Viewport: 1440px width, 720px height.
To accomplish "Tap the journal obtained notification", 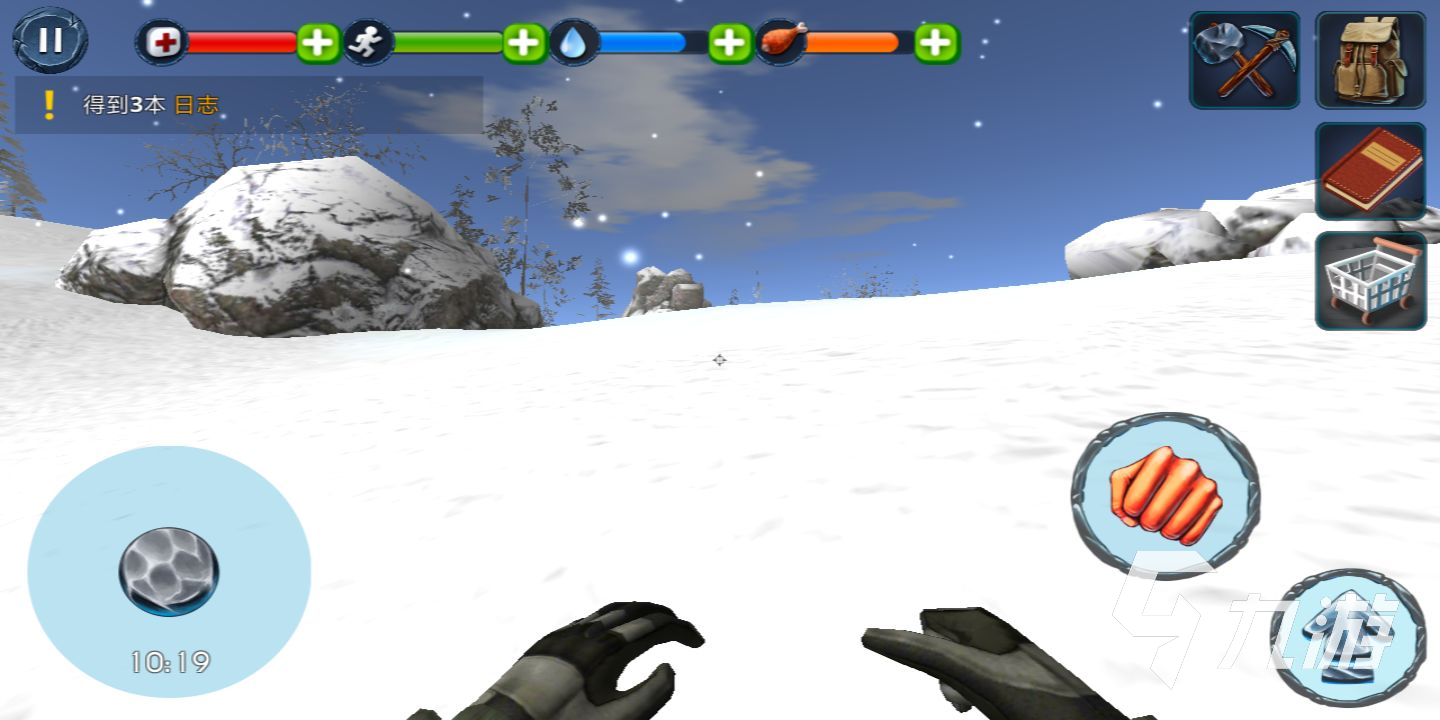I will click(x=249, y=105).
